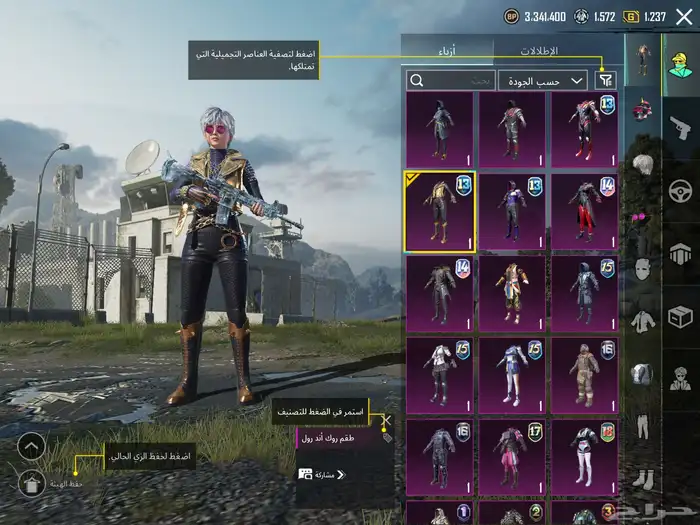Open the crate box category

(681, 316)
